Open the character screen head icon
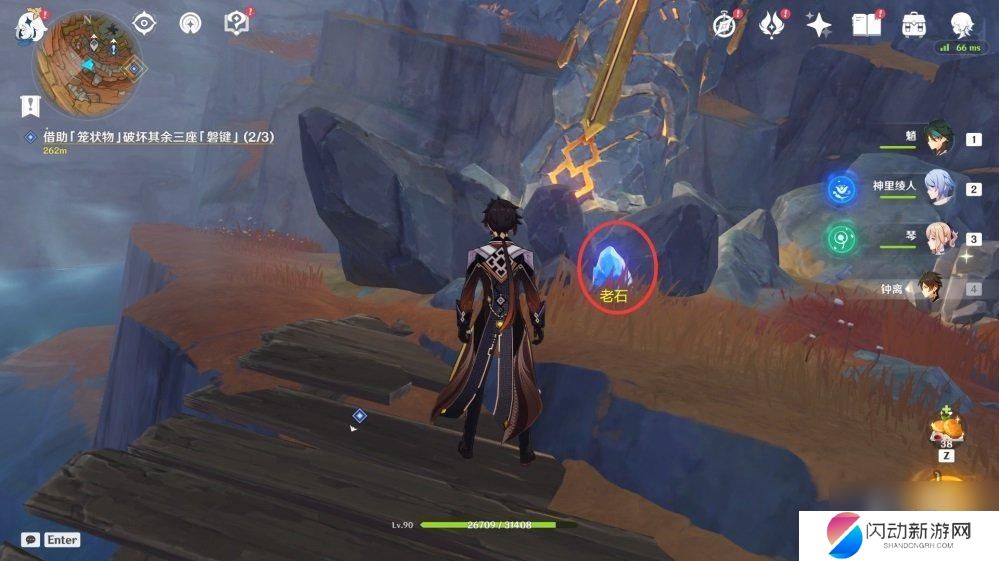 click(x=961, y=25)
